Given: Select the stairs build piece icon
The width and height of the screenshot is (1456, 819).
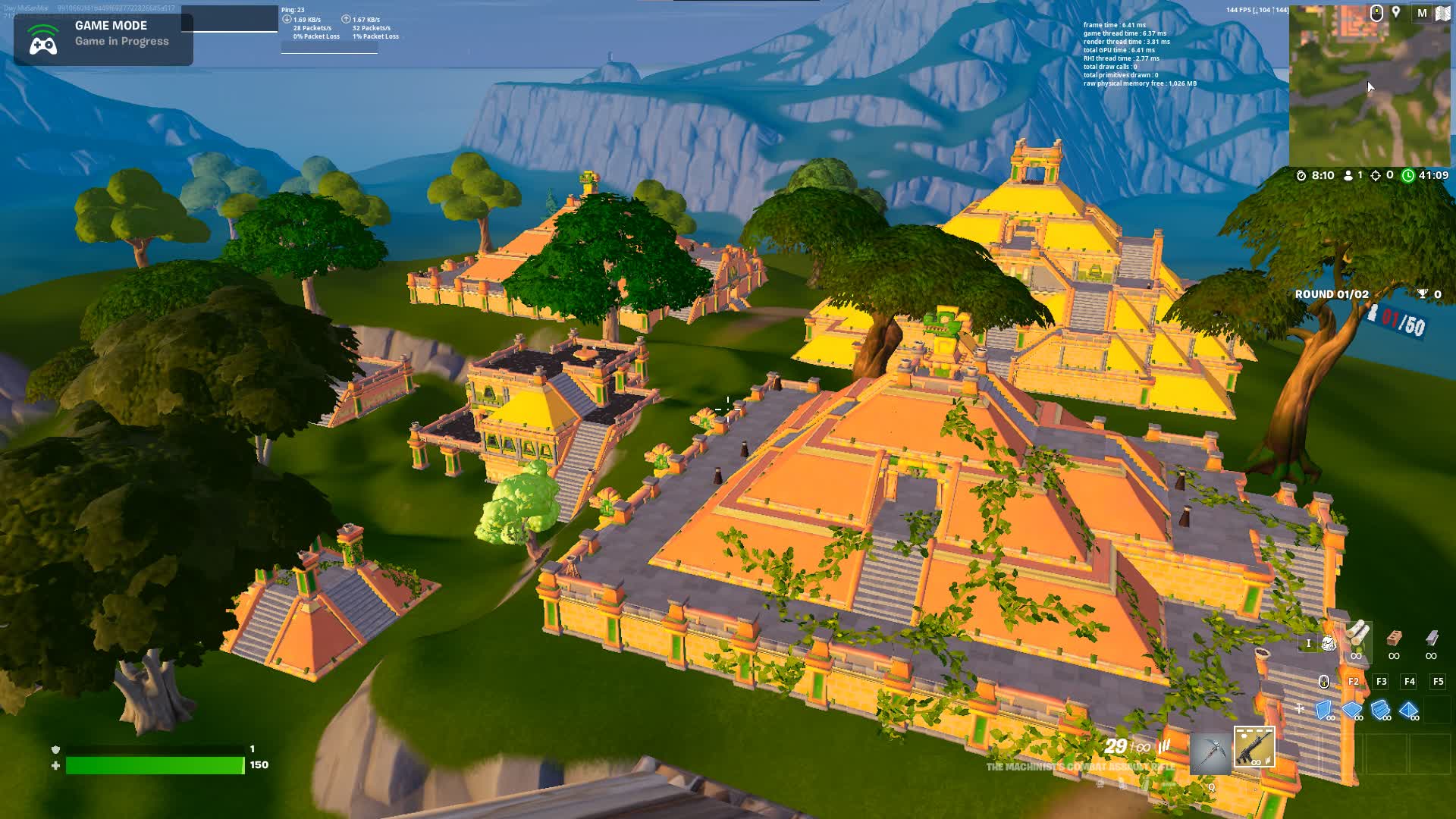Looking at the screenshot, I should click(1380, 708).
